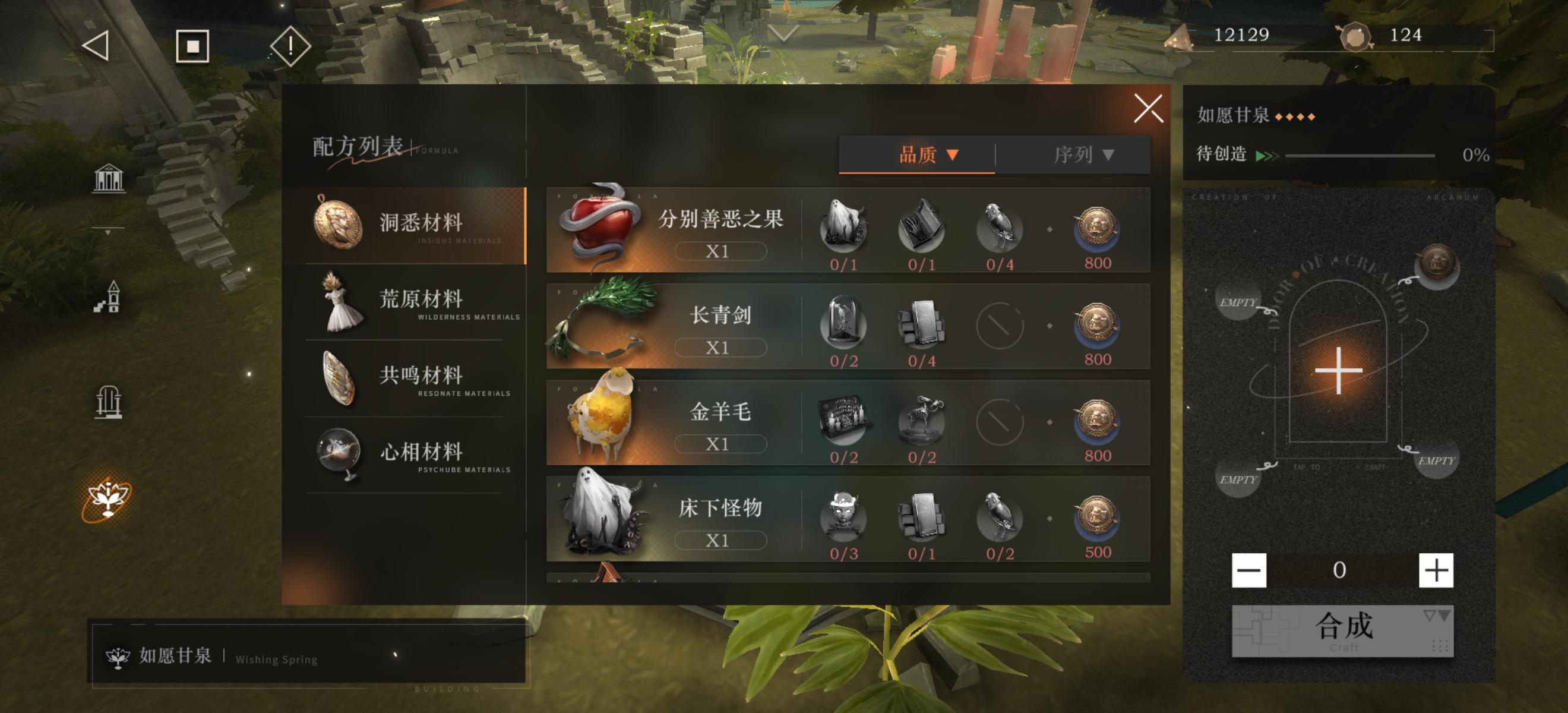
Task: Click the gate icon on left sidebar
Action: [x=109, y=402]
